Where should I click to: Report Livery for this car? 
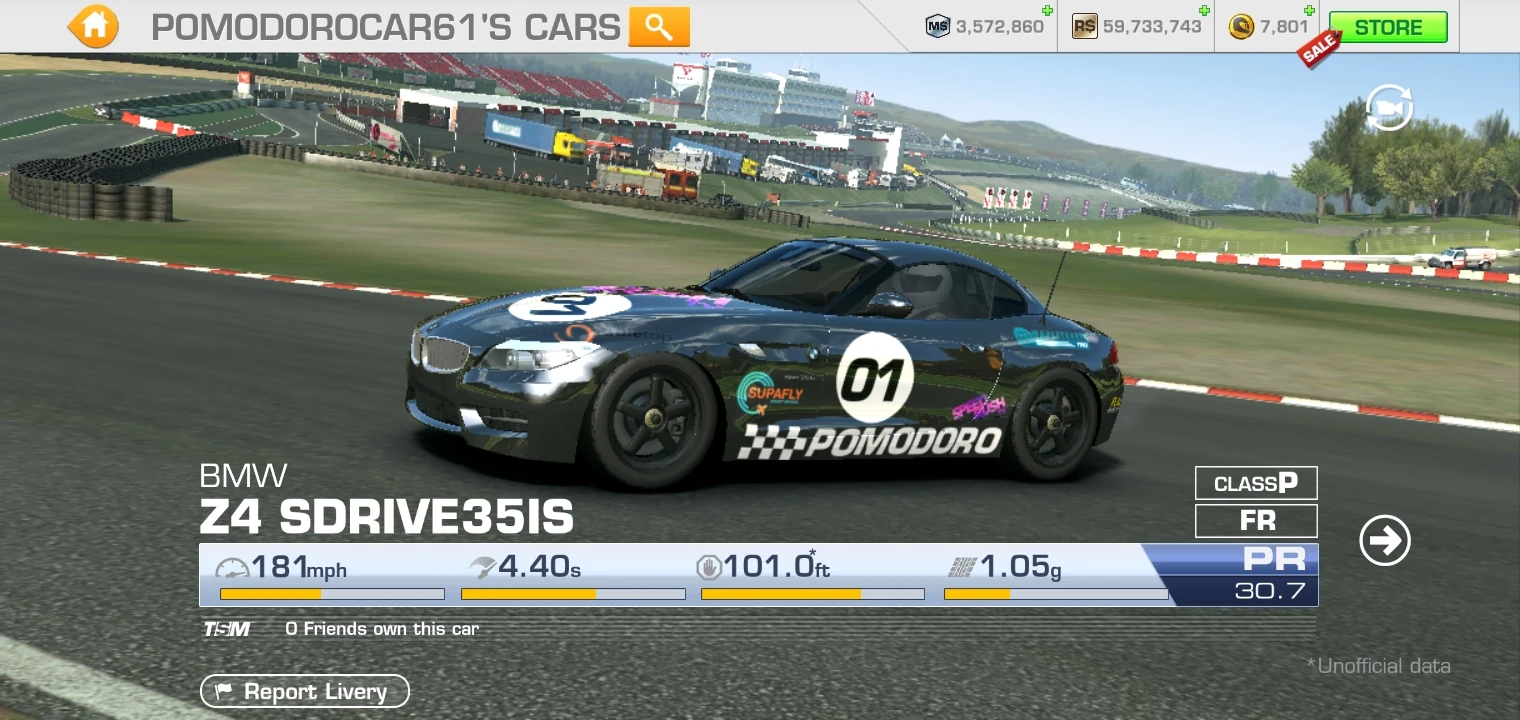pyautogui.click(x=304, y=691)
